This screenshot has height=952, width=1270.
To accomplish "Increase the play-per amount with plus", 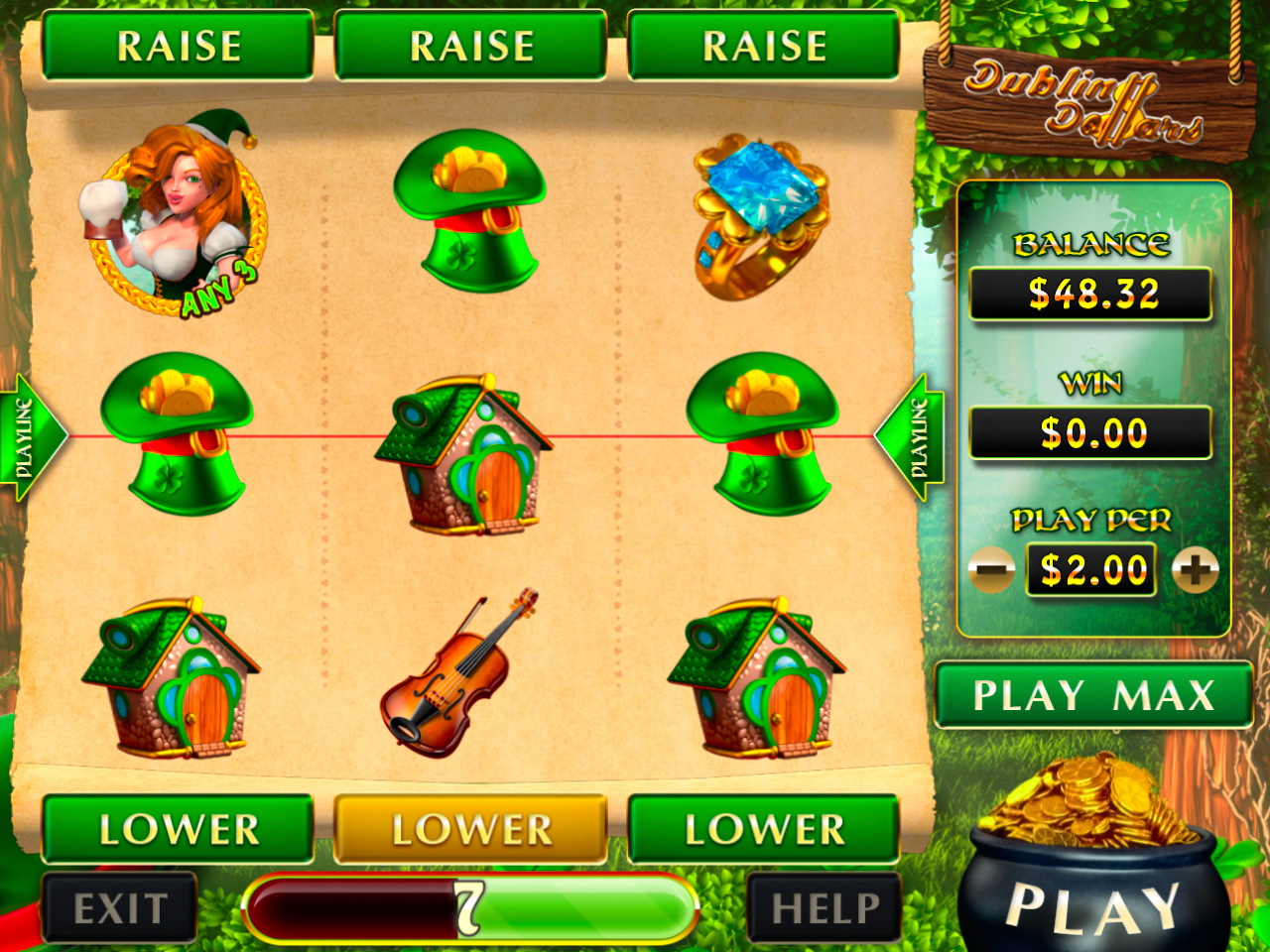I will pos(1195,570).
